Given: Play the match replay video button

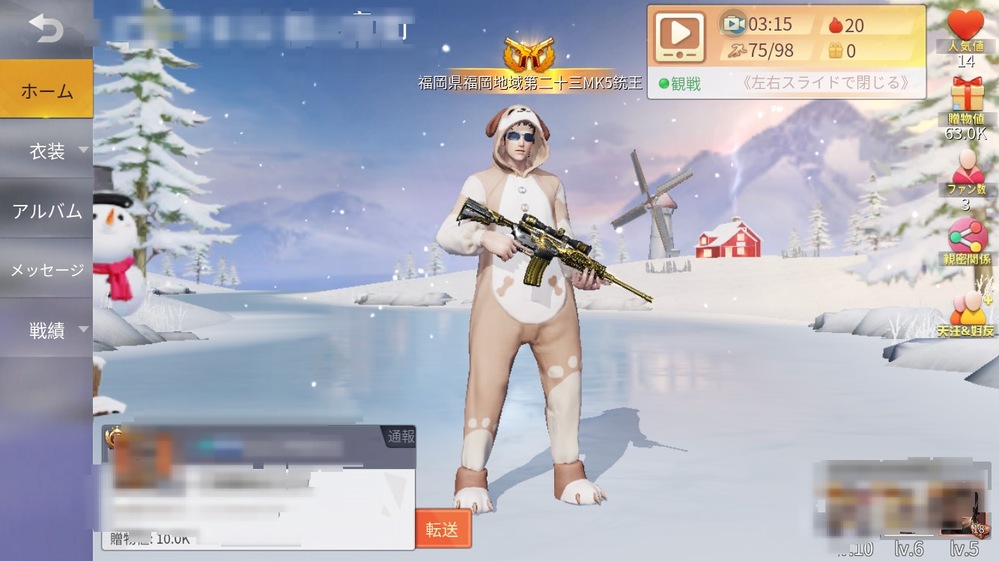Looking at the screenshot, I should tap(679, 38).
